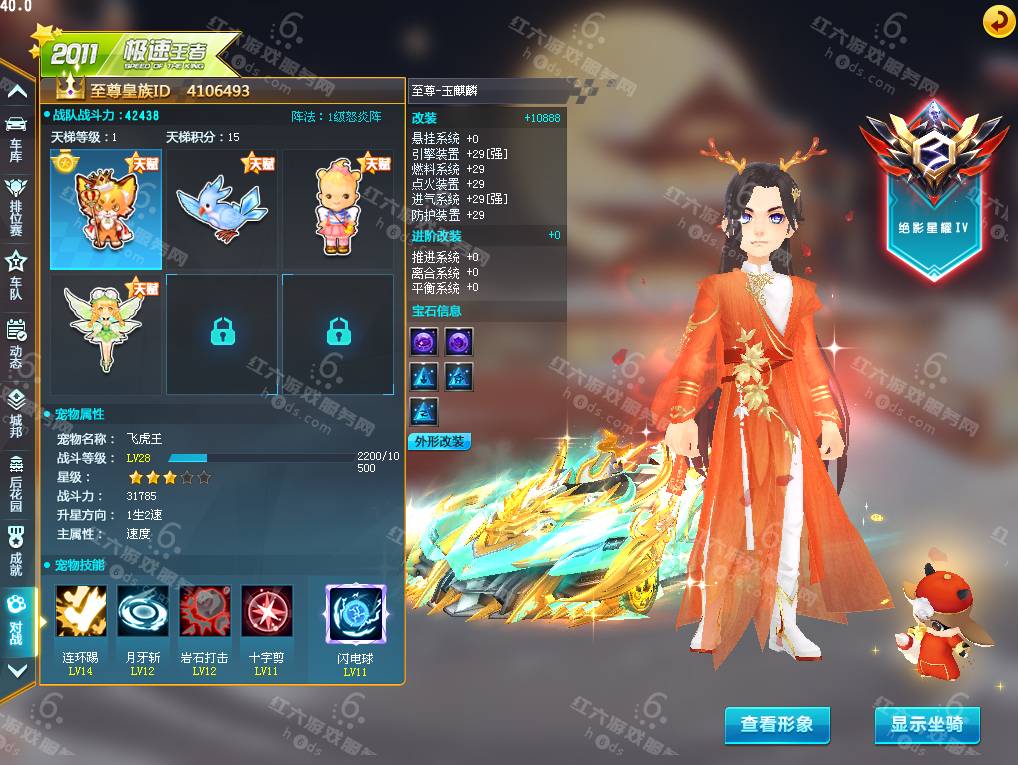Viewport: 1018px width, 765px height.
Task: Select the 十字剪 skill icon
Action: (266, 611)
